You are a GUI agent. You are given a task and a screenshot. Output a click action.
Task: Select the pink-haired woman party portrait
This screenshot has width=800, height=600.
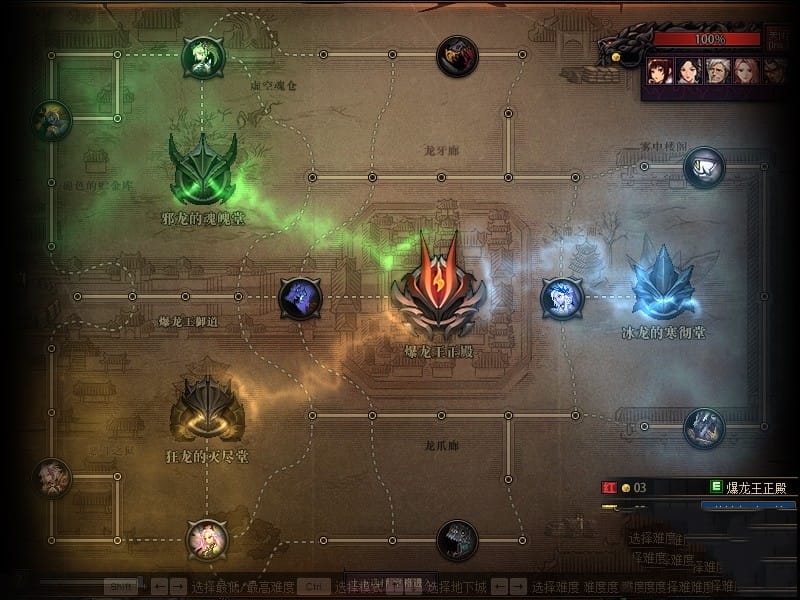coord(745,71)
